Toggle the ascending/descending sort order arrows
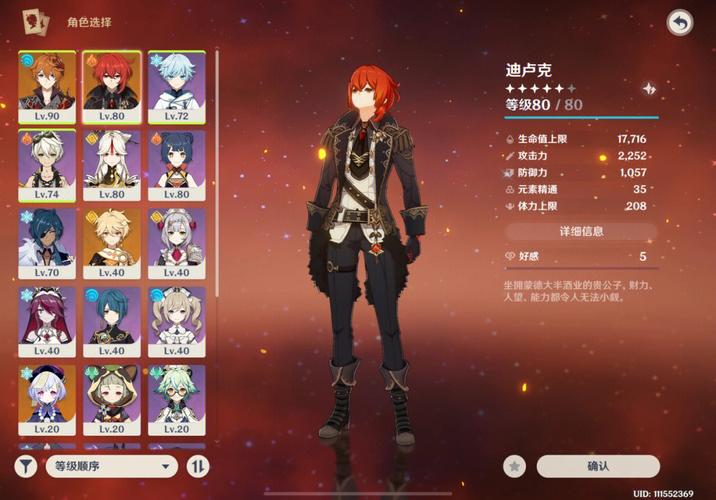 pyautogui.click(x=198, y=466)
